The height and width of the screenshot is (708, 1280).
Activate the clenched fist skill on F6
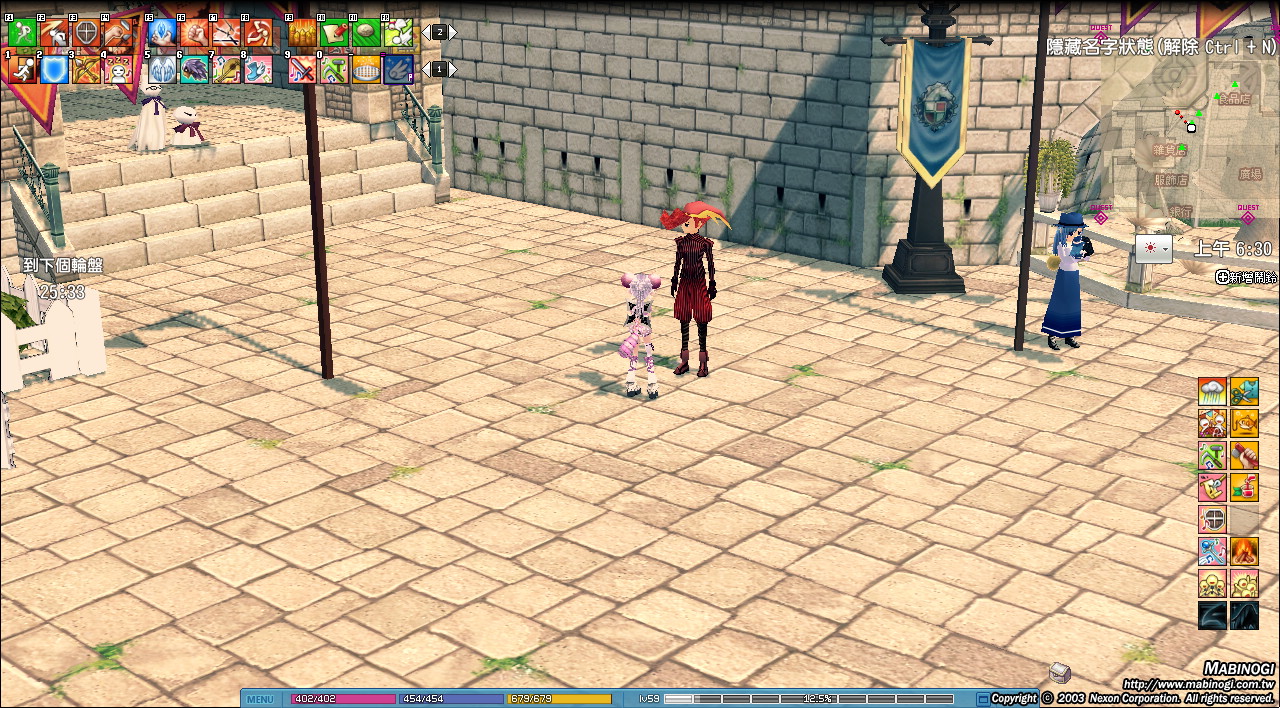click(x=194, y=33)
